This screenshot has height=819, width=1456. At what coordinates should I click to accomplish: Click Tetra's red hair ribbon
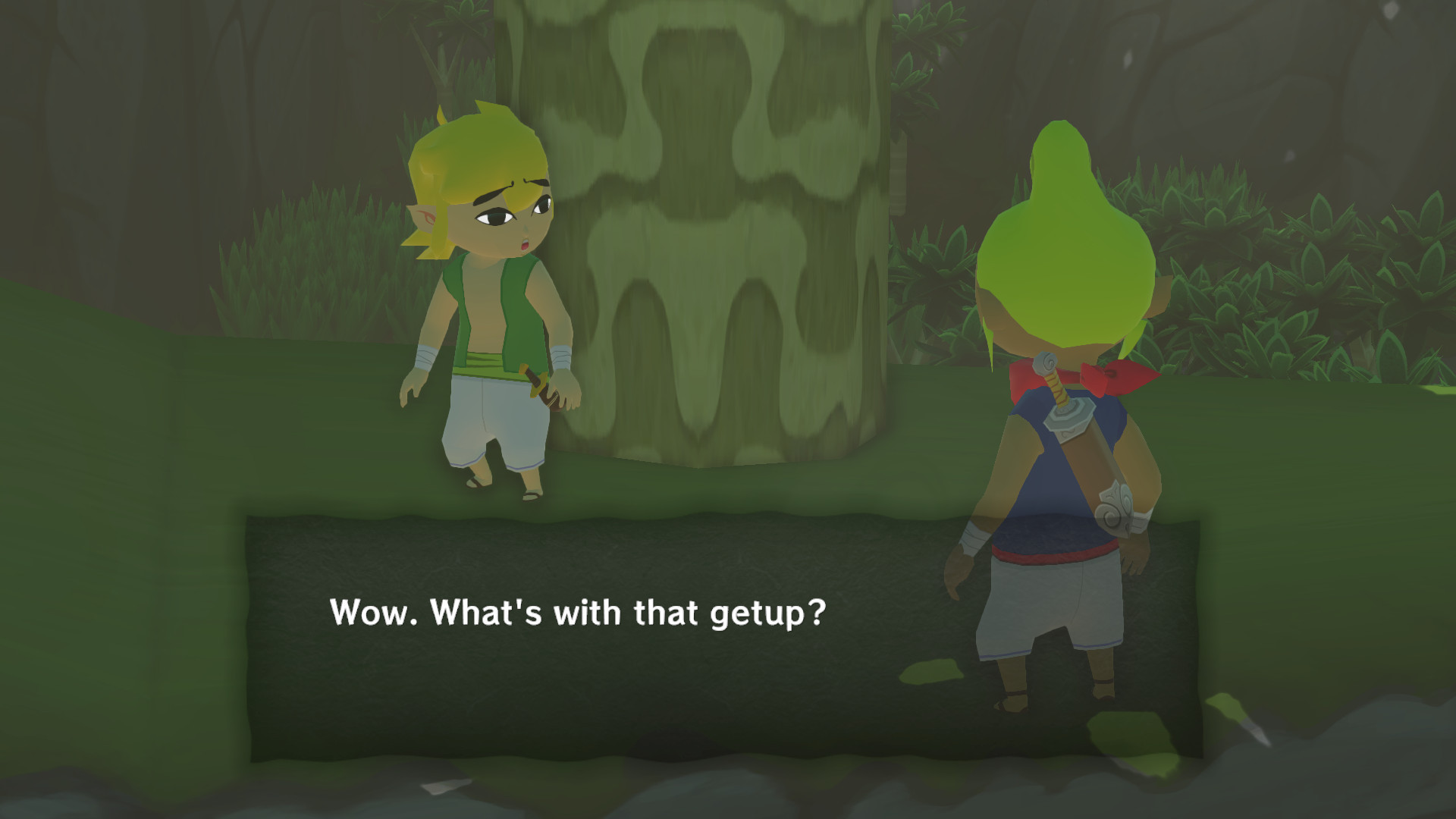(x=1111, y=375)
